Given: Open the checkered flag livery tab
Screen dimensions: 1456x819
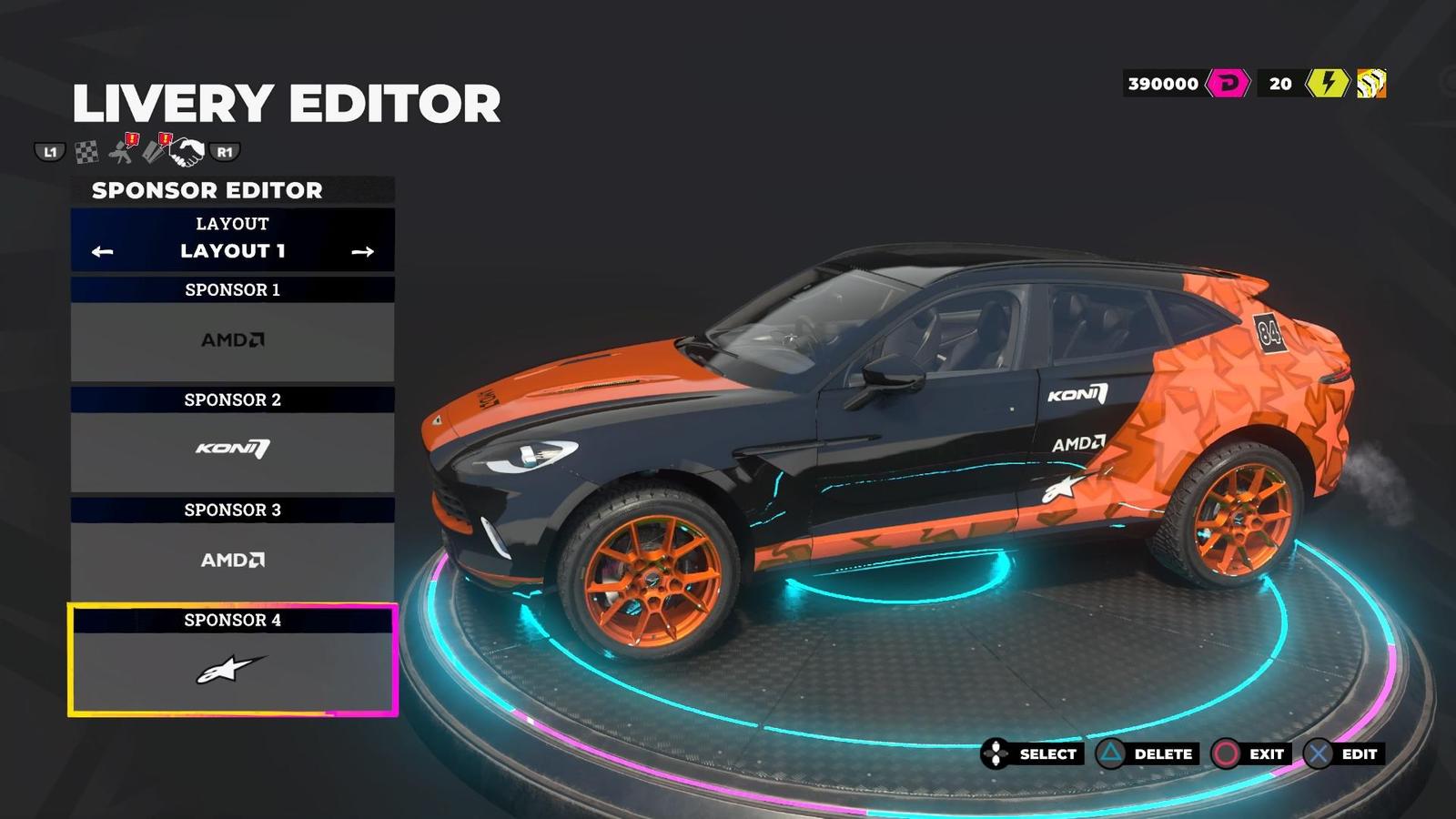Looking at the screenshot, I should pos(86,152).
